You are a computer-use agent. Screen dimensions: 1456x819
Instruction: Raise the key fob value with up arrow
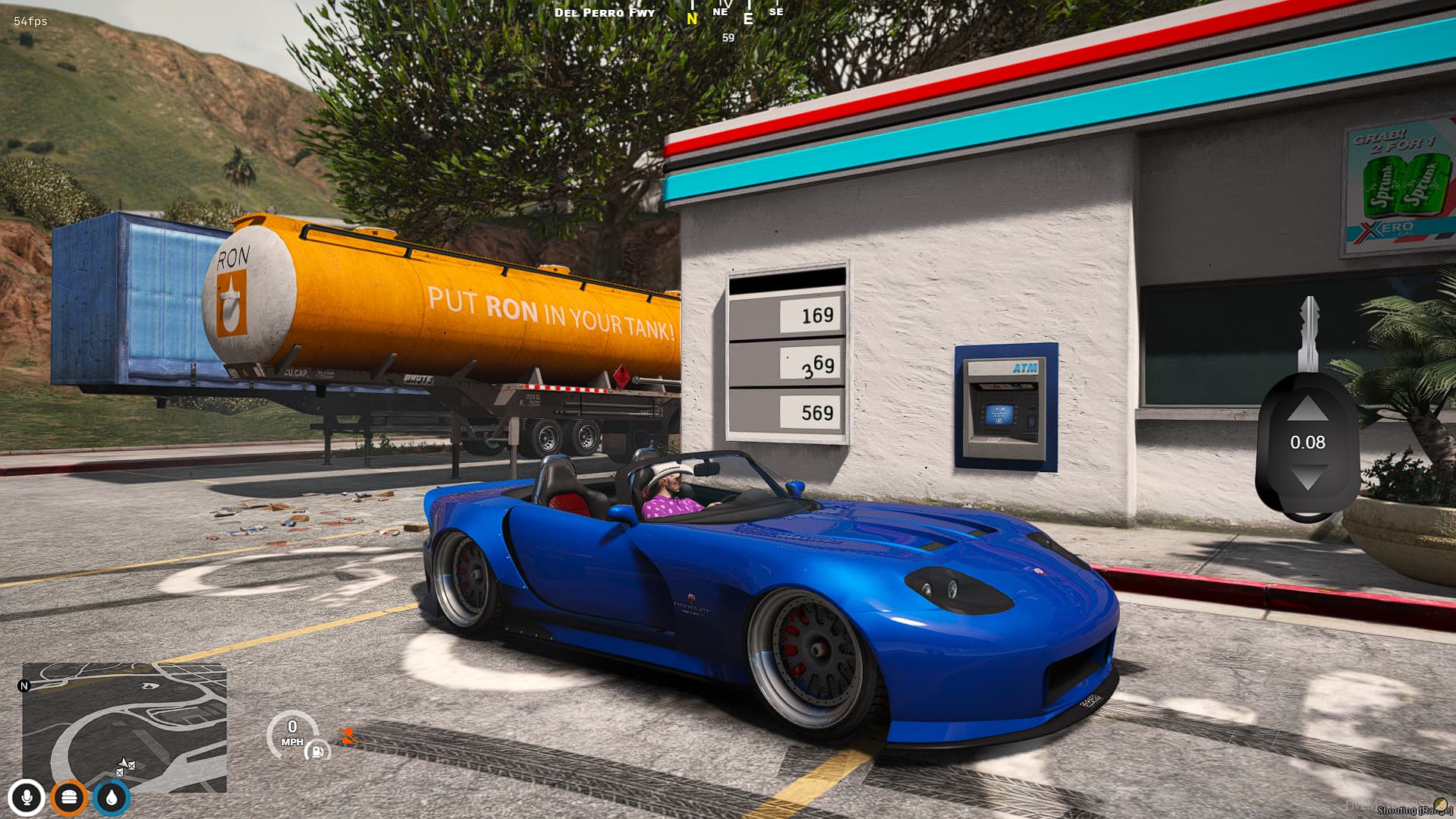tap(1307, 409)
